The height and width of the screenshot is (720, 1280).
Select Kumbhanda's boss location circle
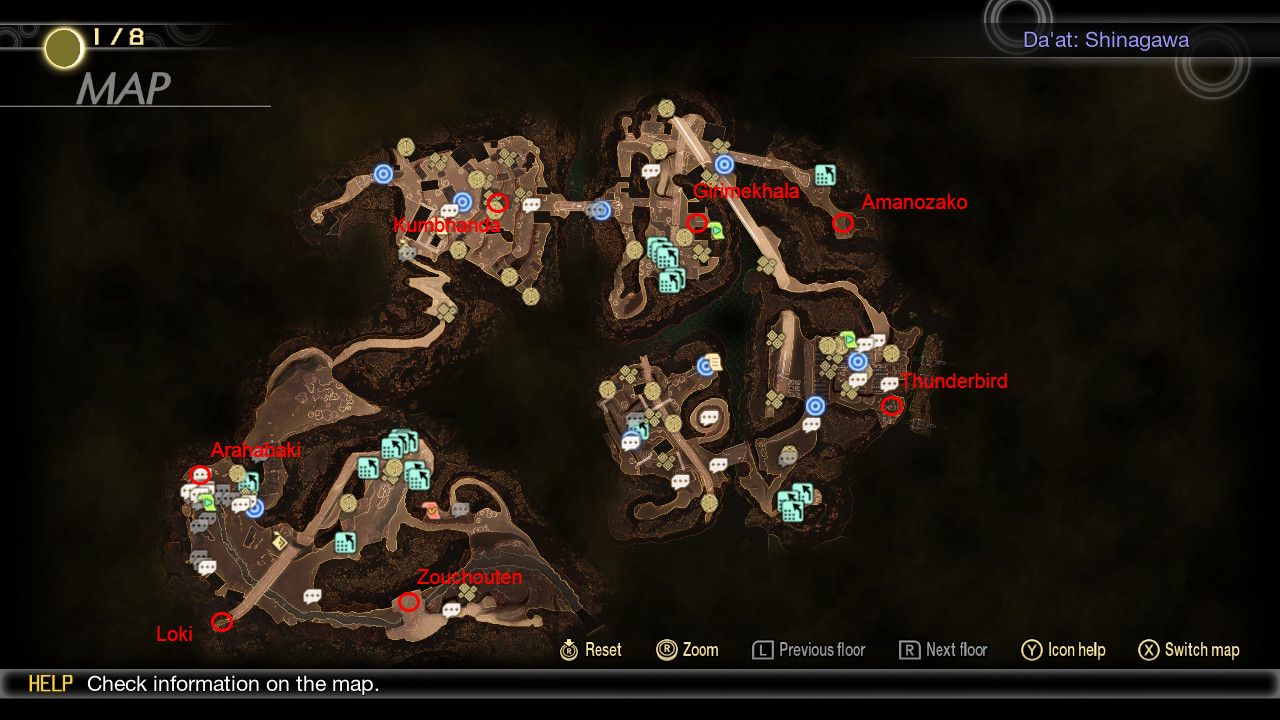coord(497,203)
